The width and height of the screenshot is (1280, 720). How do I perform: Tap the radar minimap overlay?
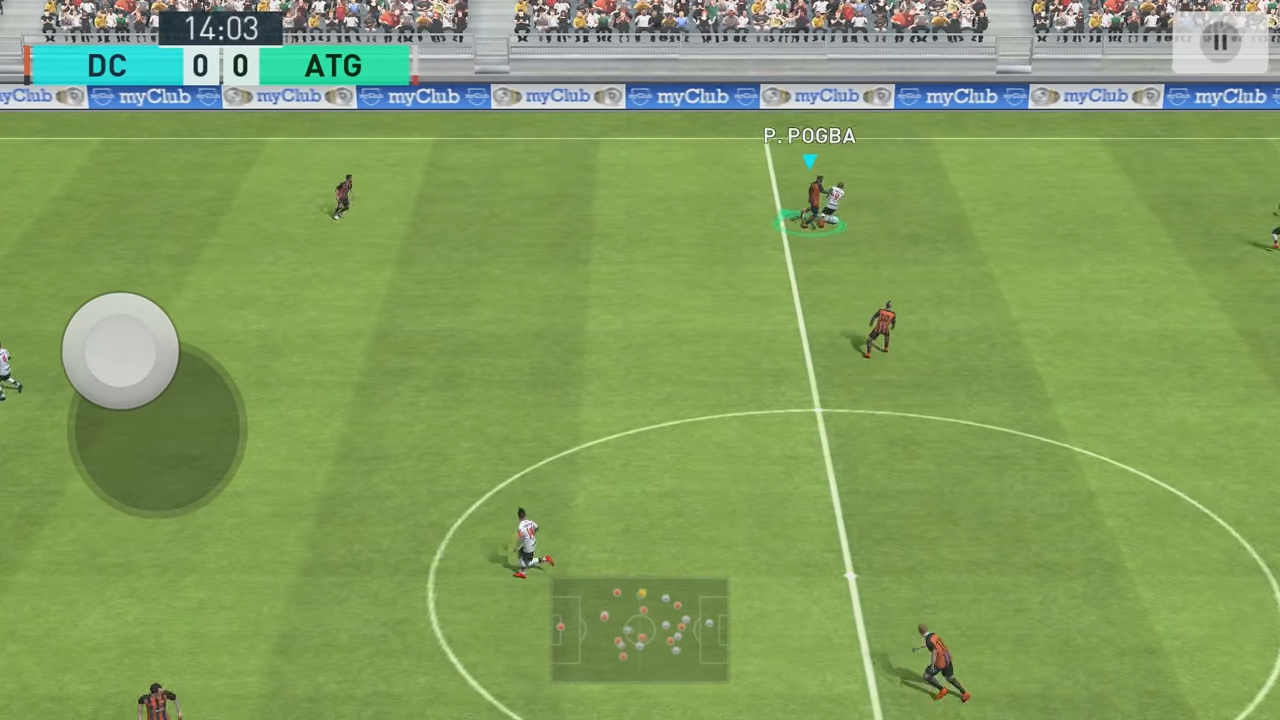pyautogui.click(x=640, y=630)
